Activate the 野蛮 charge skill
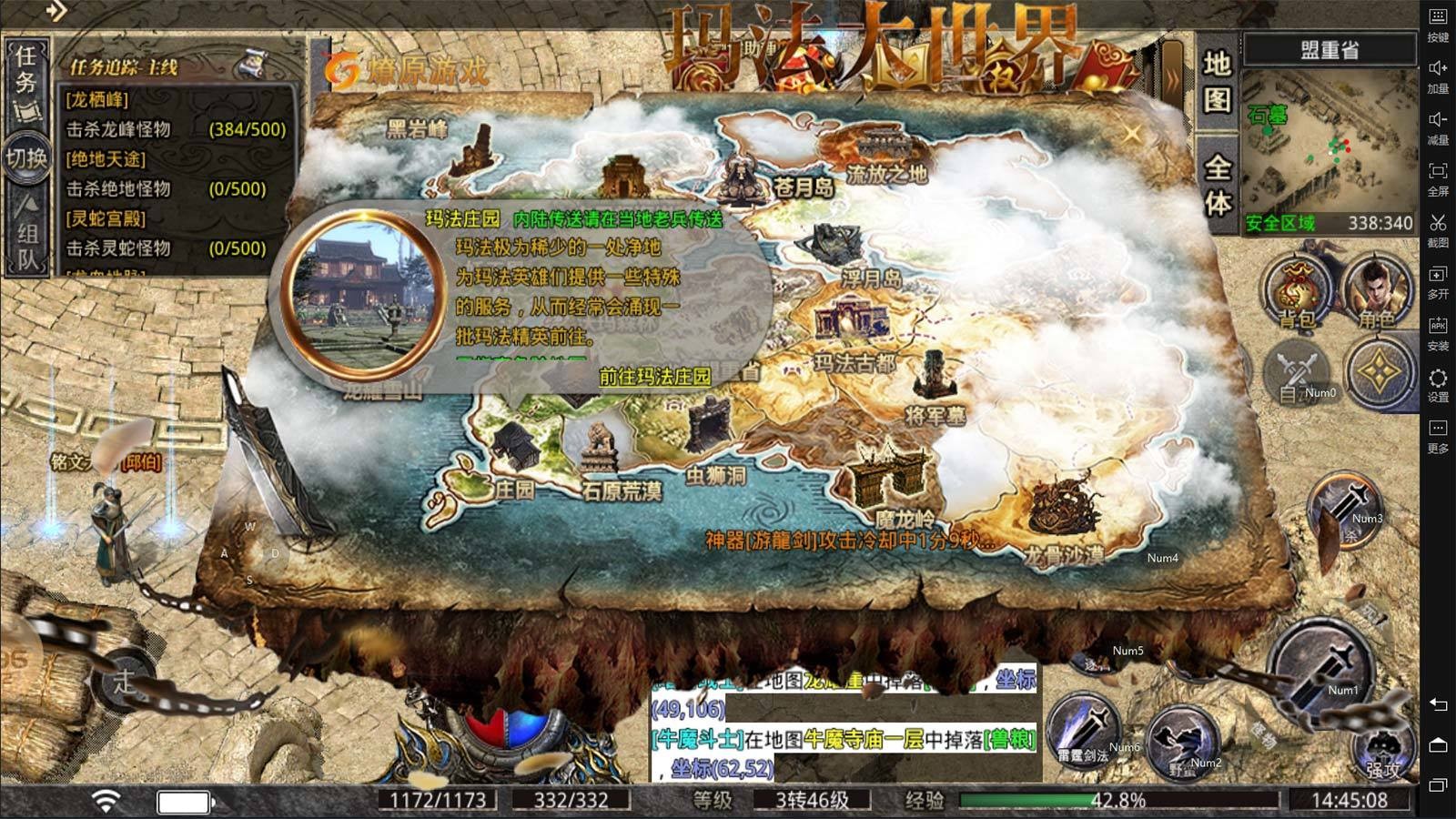Viewport: 1456px width, 819px height. pos(1183,743)
